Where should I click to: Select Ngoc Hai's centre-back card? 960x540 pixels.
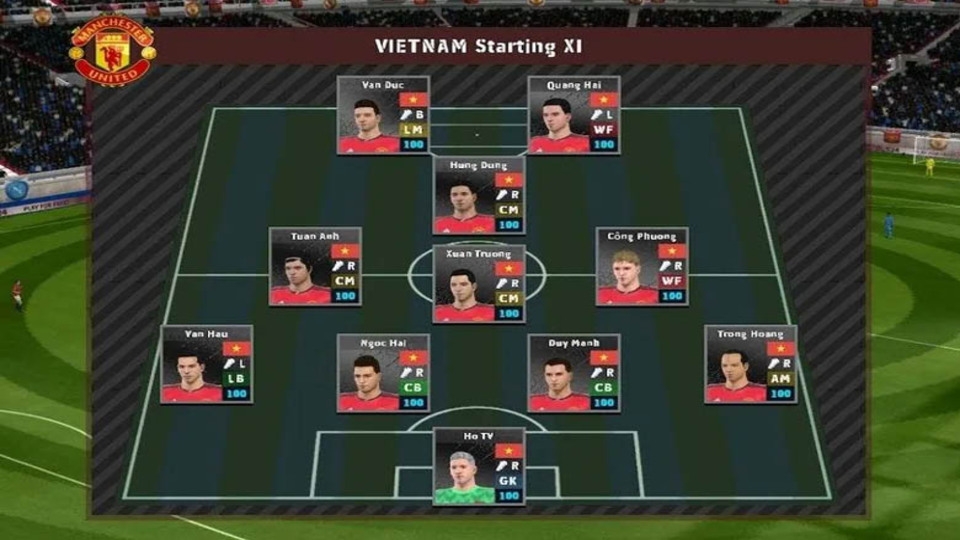383,373
